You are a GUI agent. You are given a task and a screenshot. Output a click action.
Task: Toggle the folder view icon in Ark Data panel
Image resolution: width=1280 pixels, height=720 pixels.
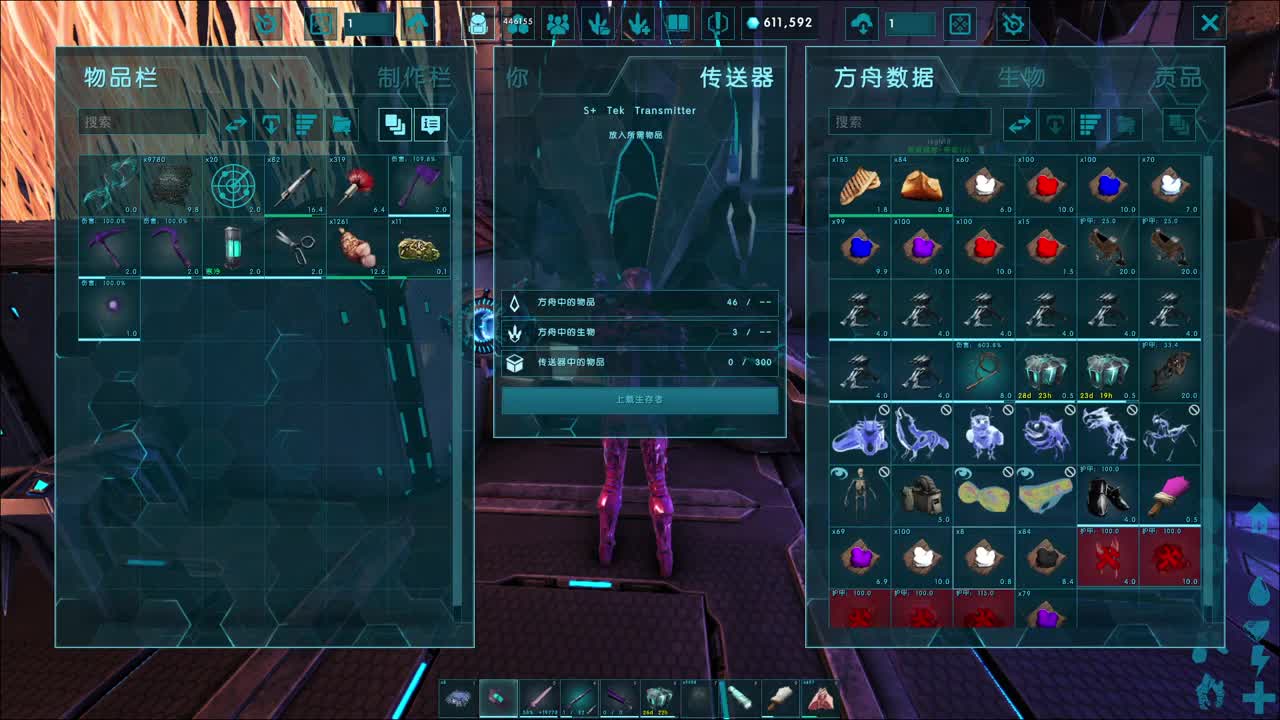pyautogui.click(x=1125, y=124)
